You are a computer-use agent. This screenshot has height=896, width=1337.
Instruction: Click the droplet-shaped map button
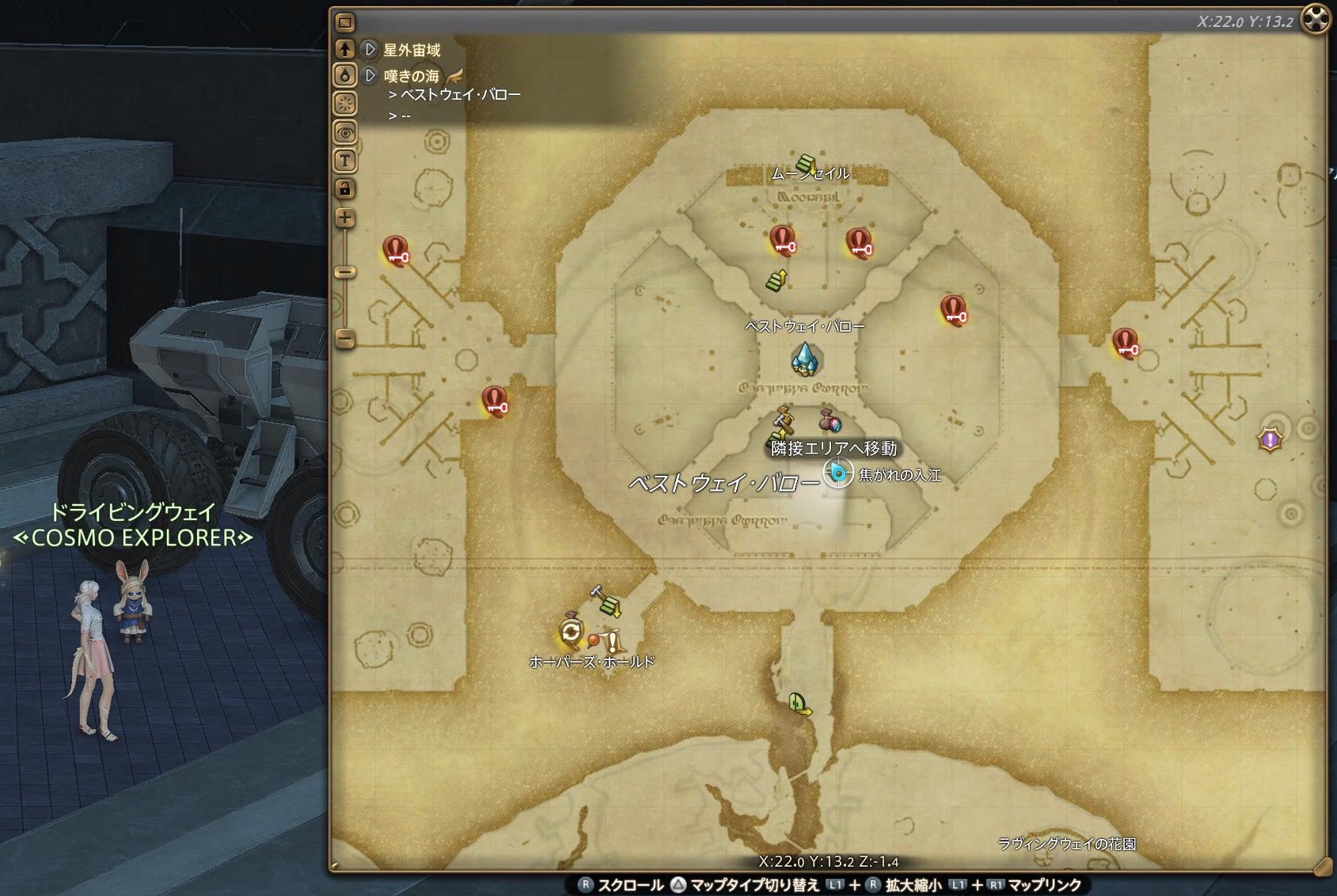click(345, 76)
